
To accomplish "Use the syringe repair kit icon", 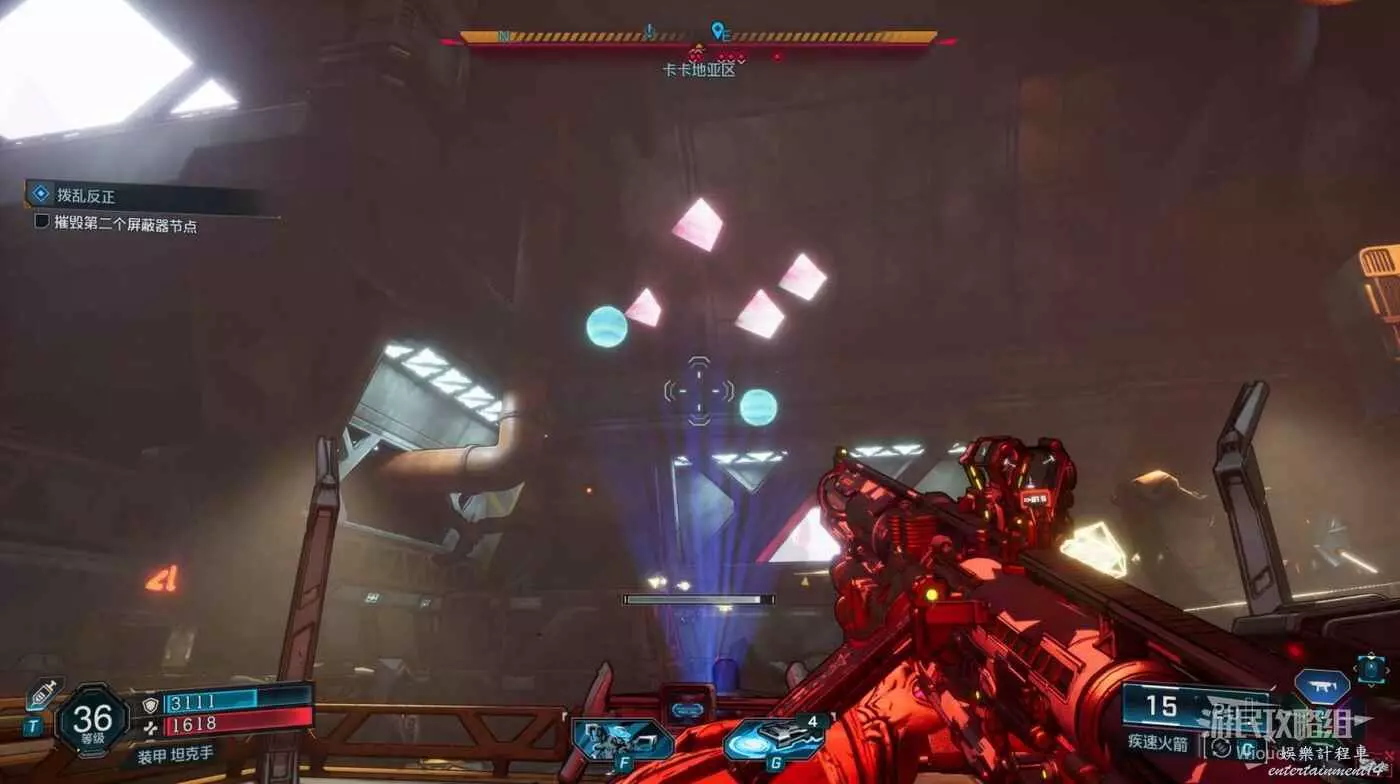I will [x=42, y=694].
